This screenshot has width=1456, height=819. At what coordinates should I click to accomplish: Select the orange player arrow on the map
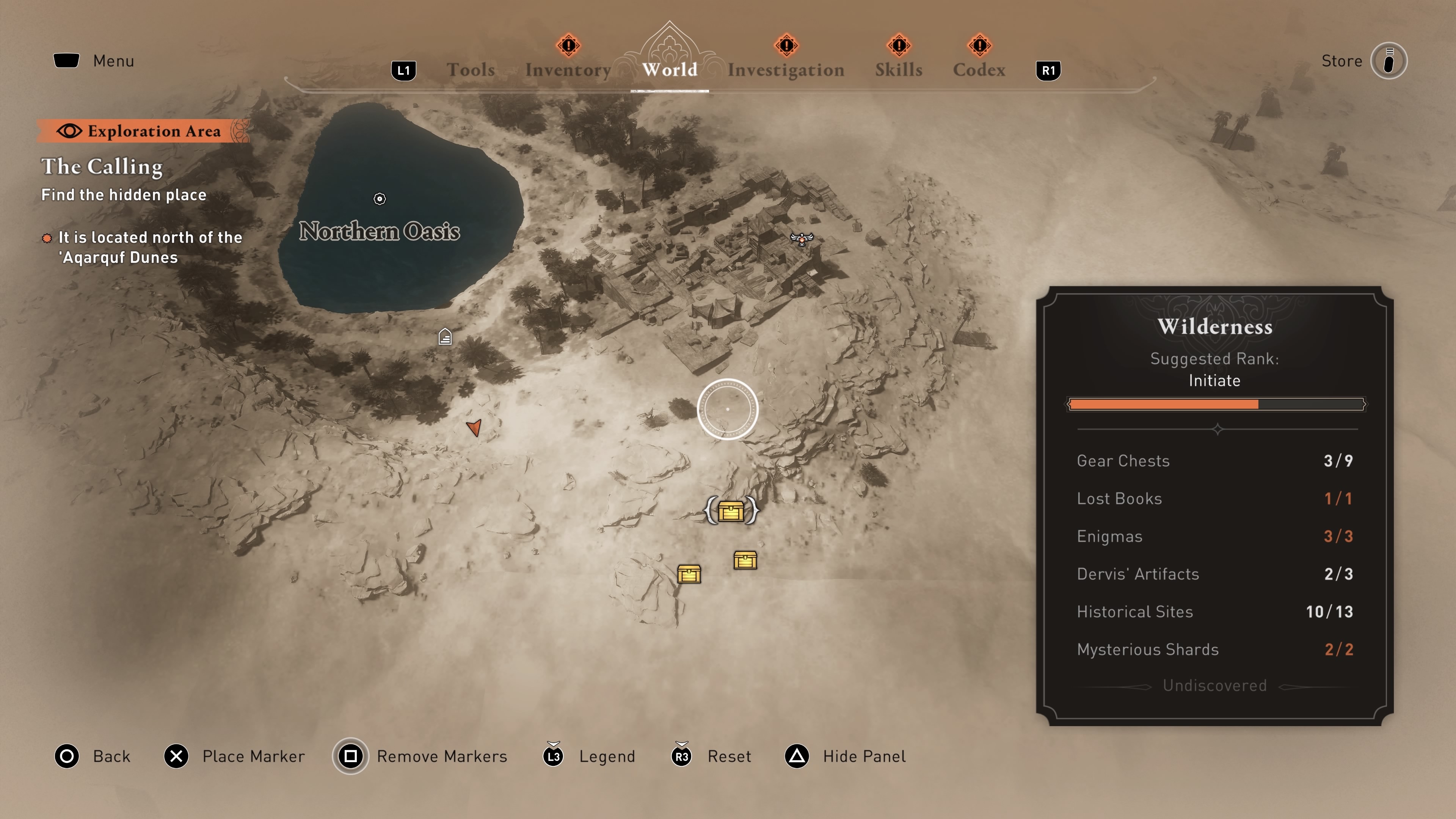tap(474, 427)
